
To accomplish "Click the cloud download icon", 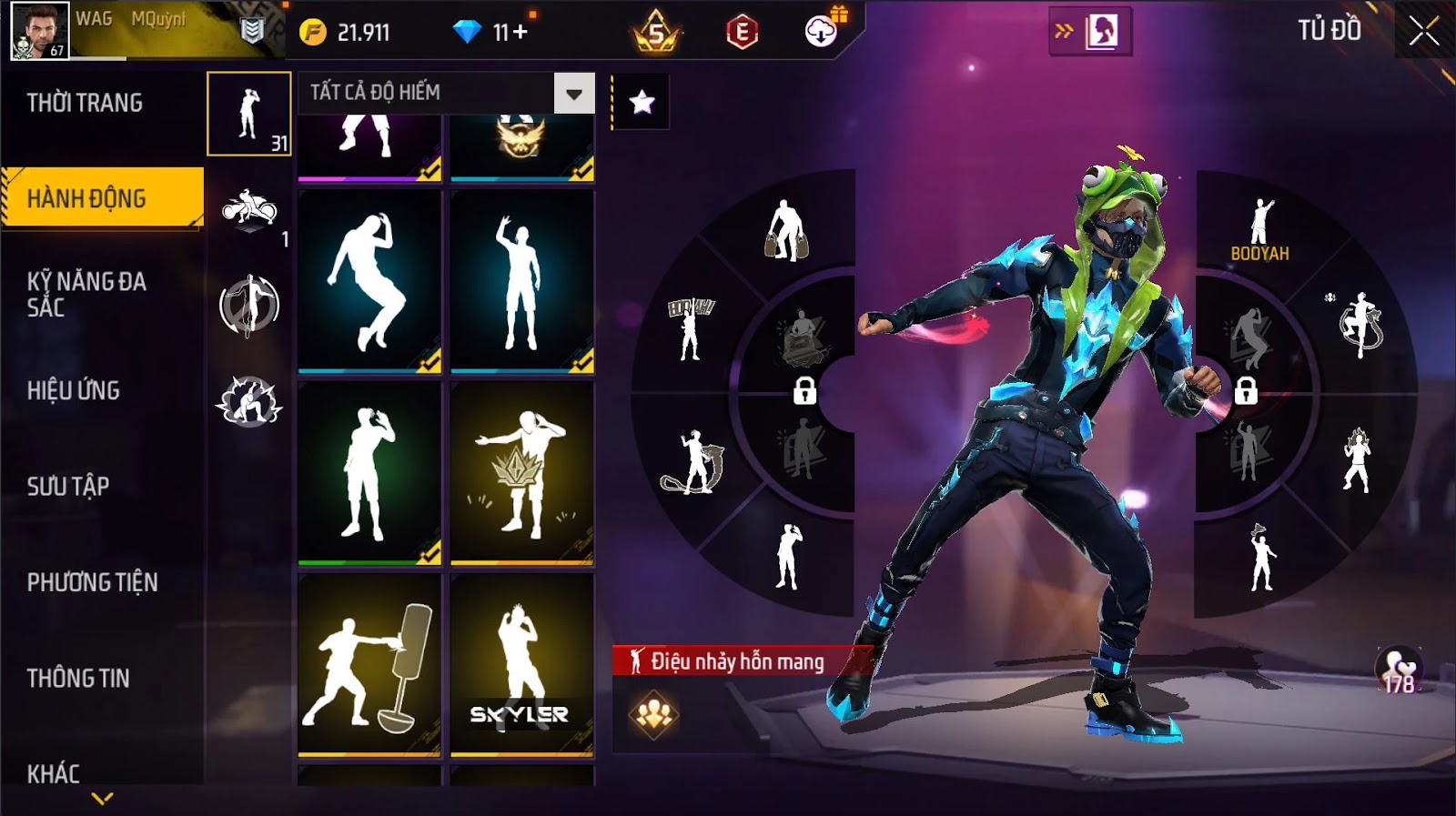I will [x=821, y=33].
